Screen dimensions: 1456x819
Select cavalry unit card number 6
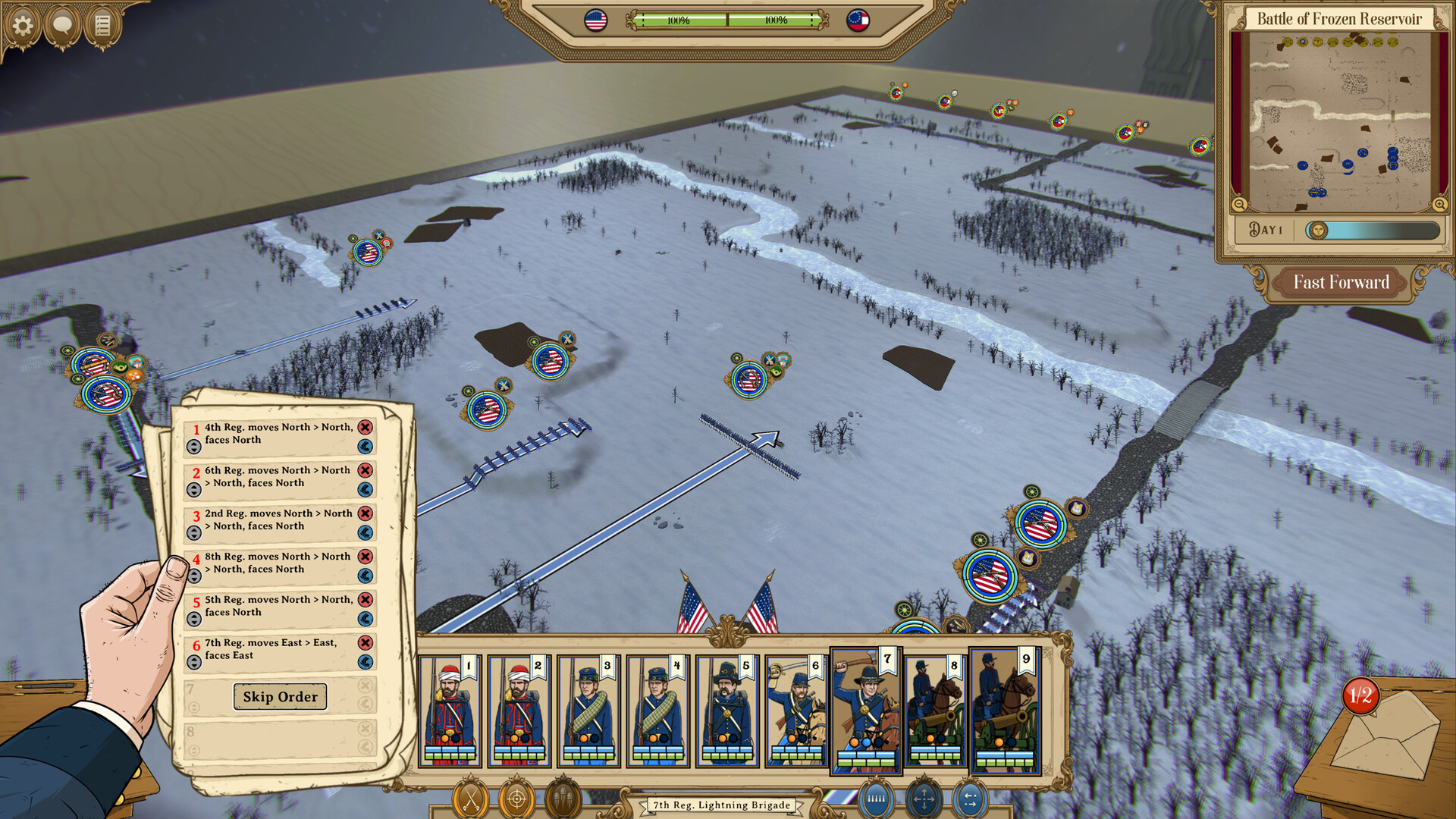coord(796,711)
